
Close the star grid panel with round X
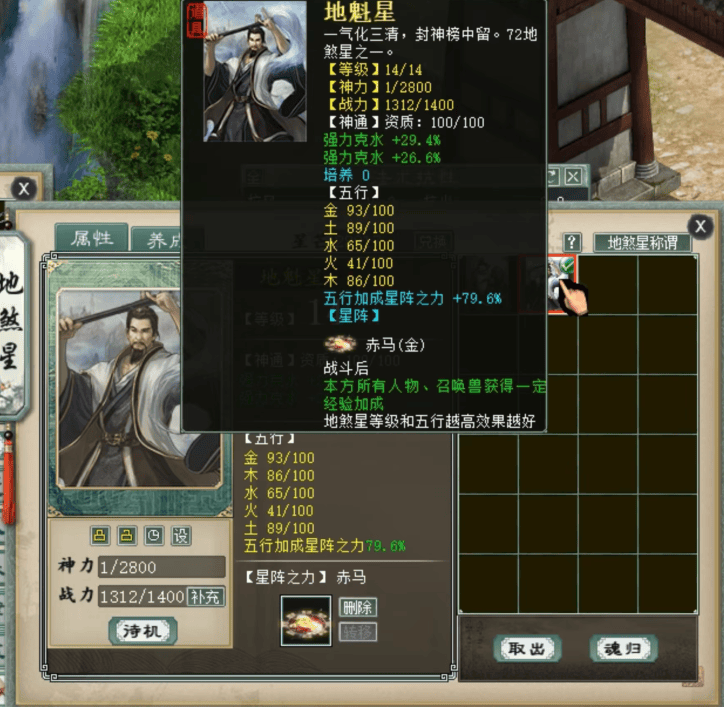pyautogui.click(x=702, y=226)
